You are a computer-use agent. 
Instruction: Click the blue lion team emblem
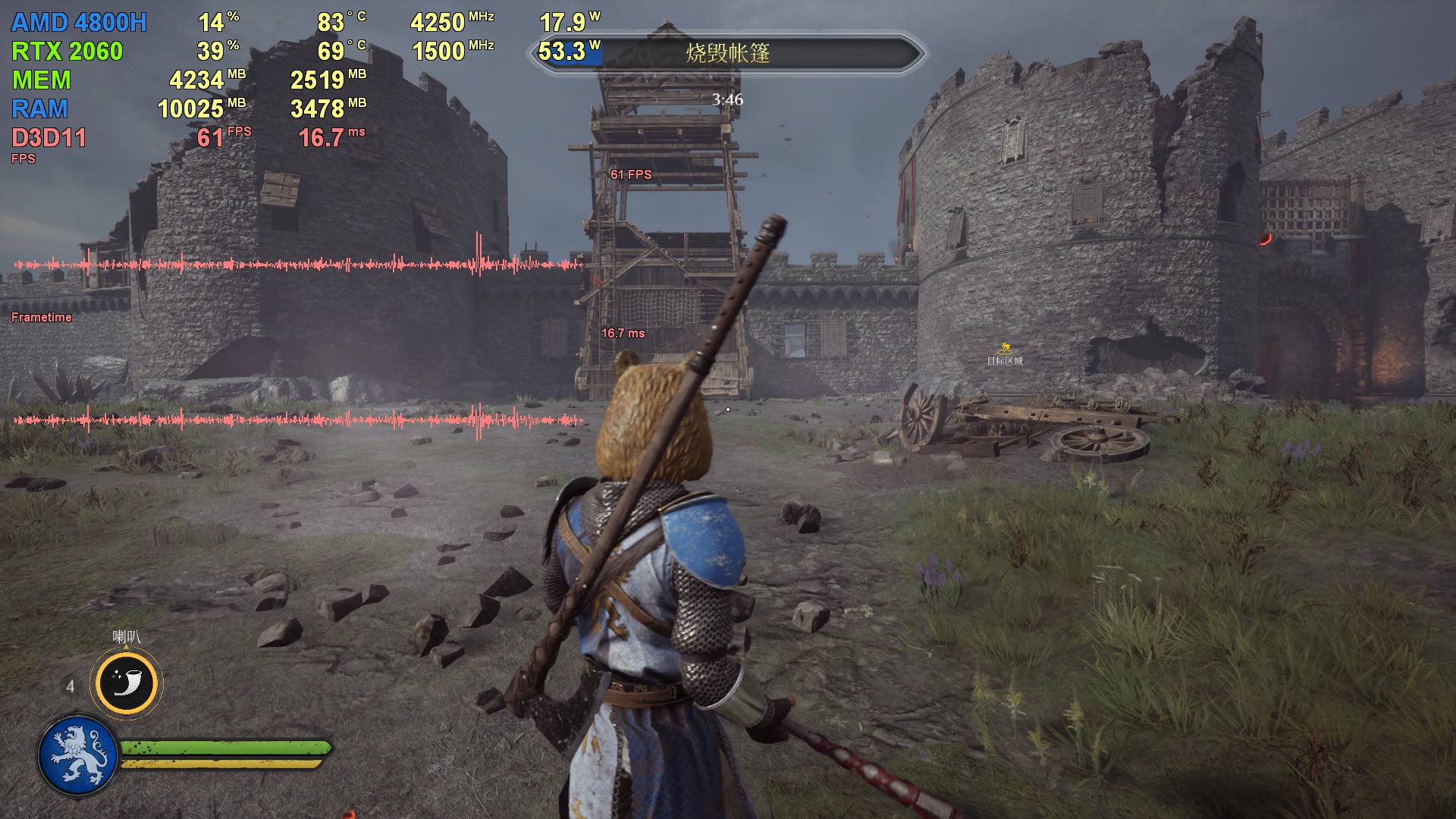(78, 755)
